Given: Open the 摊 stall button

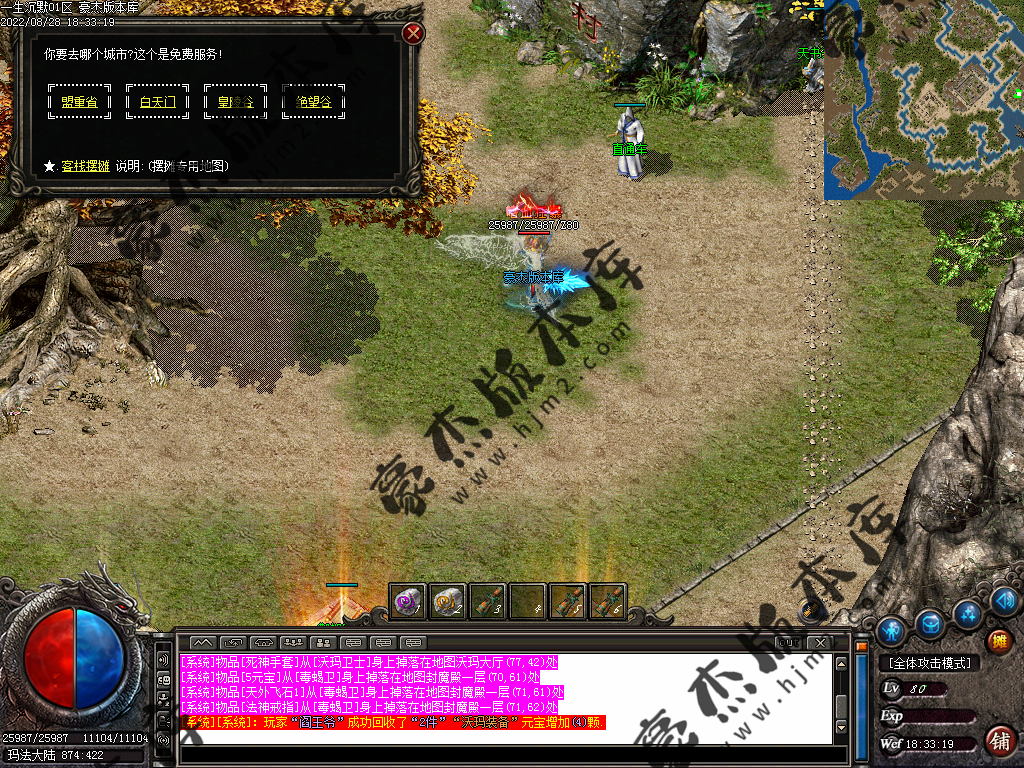Looking at the screenshot, I should click(997, 641).
